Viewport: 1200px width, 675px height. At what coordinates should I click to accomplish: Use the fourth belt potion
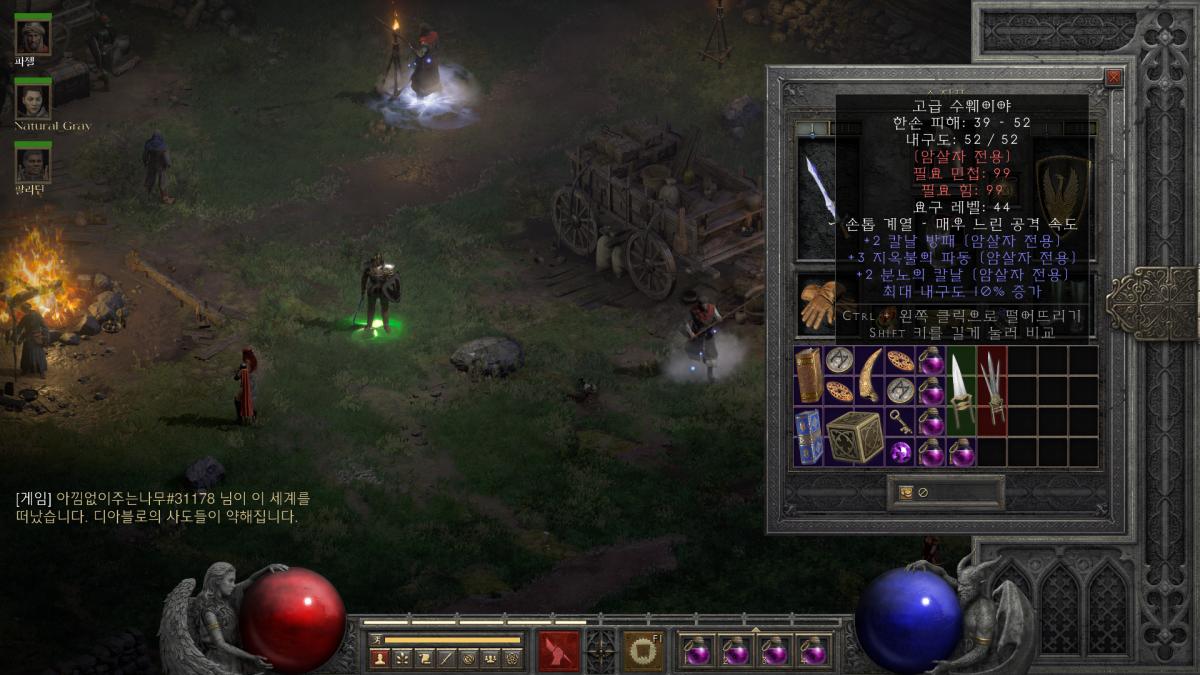[x=814, y=651]
